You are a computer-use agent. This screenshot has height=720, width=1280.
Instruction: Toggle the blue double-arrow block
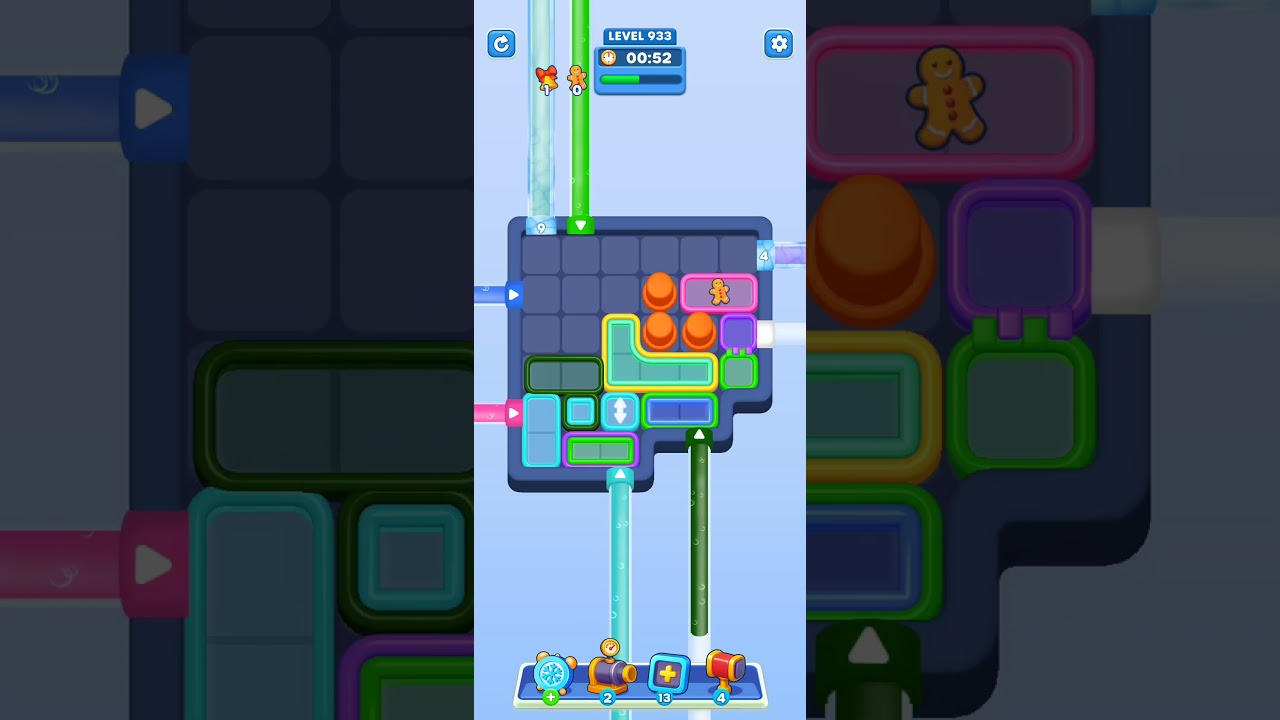tap(621, 411)
